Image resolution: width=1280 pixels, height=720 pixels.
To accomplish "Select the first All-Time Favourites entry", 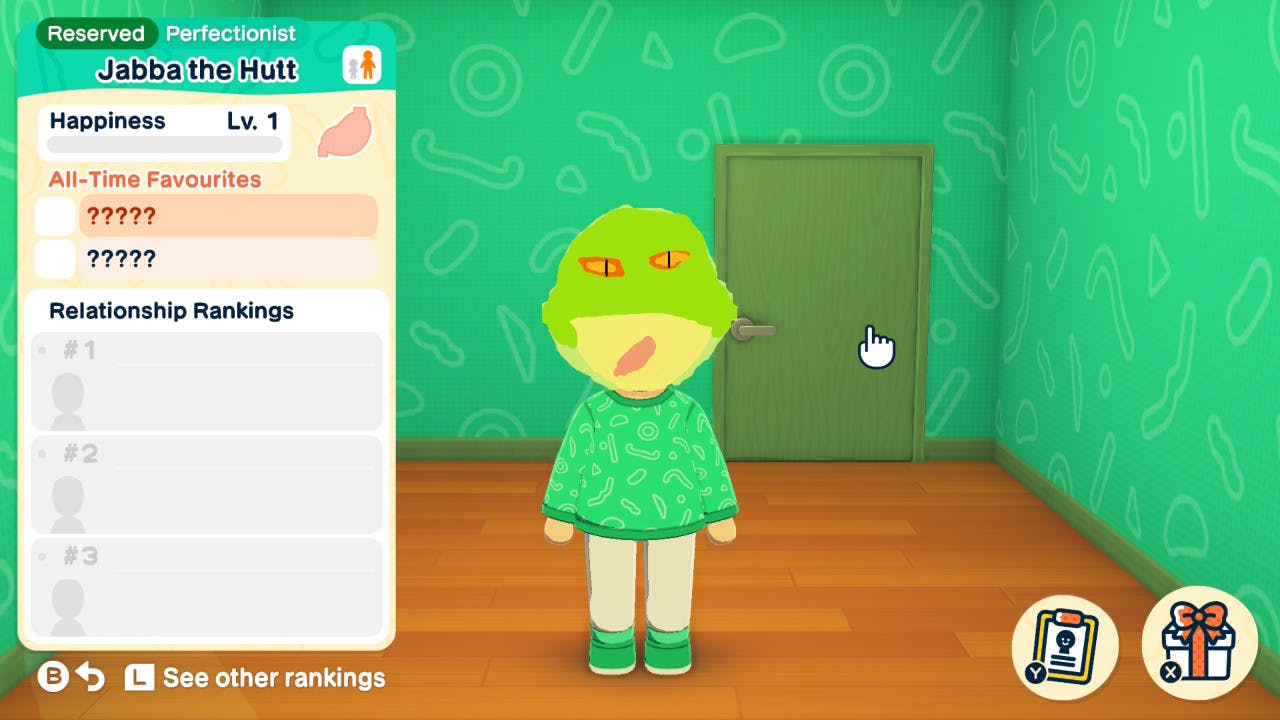I will pyautogui.click(x=228, y=216).
